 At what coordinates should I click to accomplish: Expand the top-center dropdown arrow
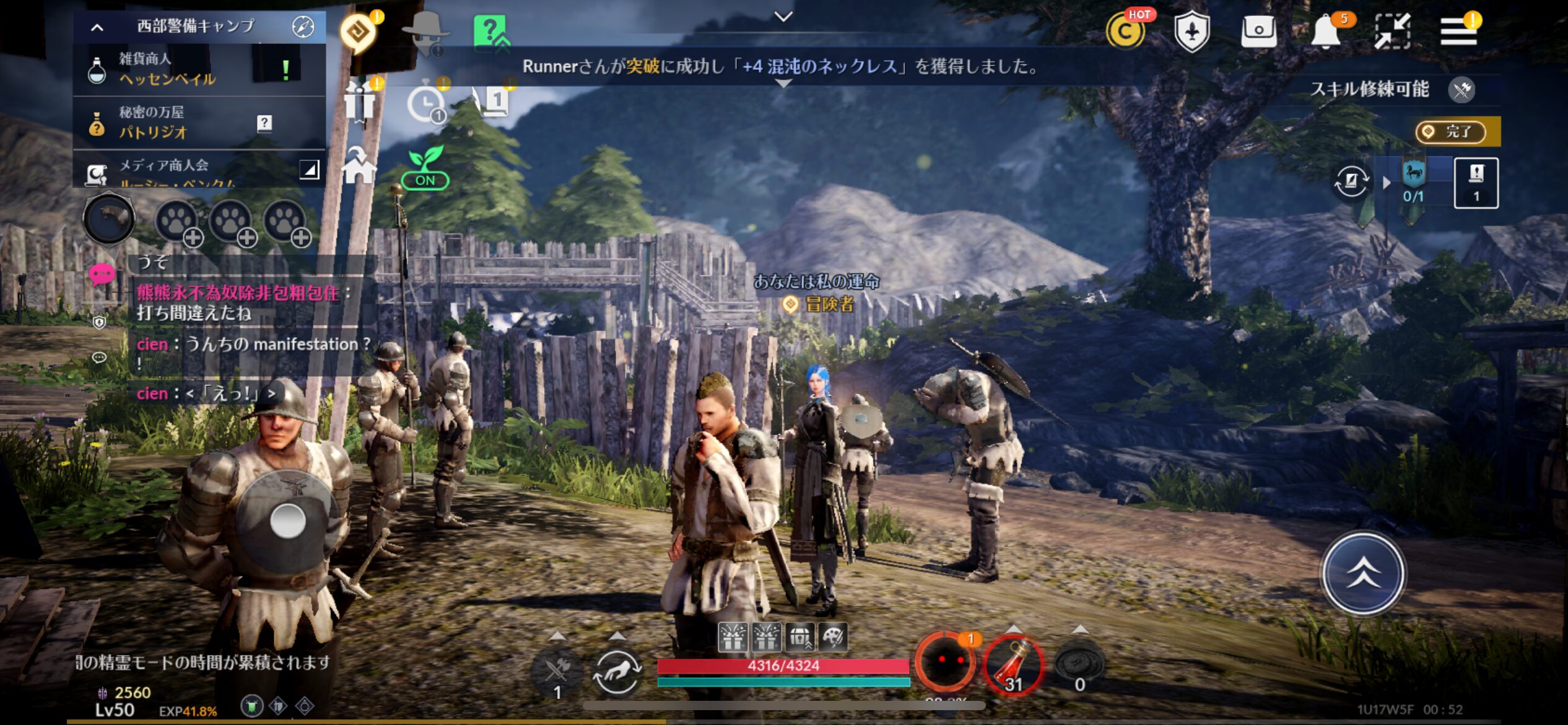[783, 17]
